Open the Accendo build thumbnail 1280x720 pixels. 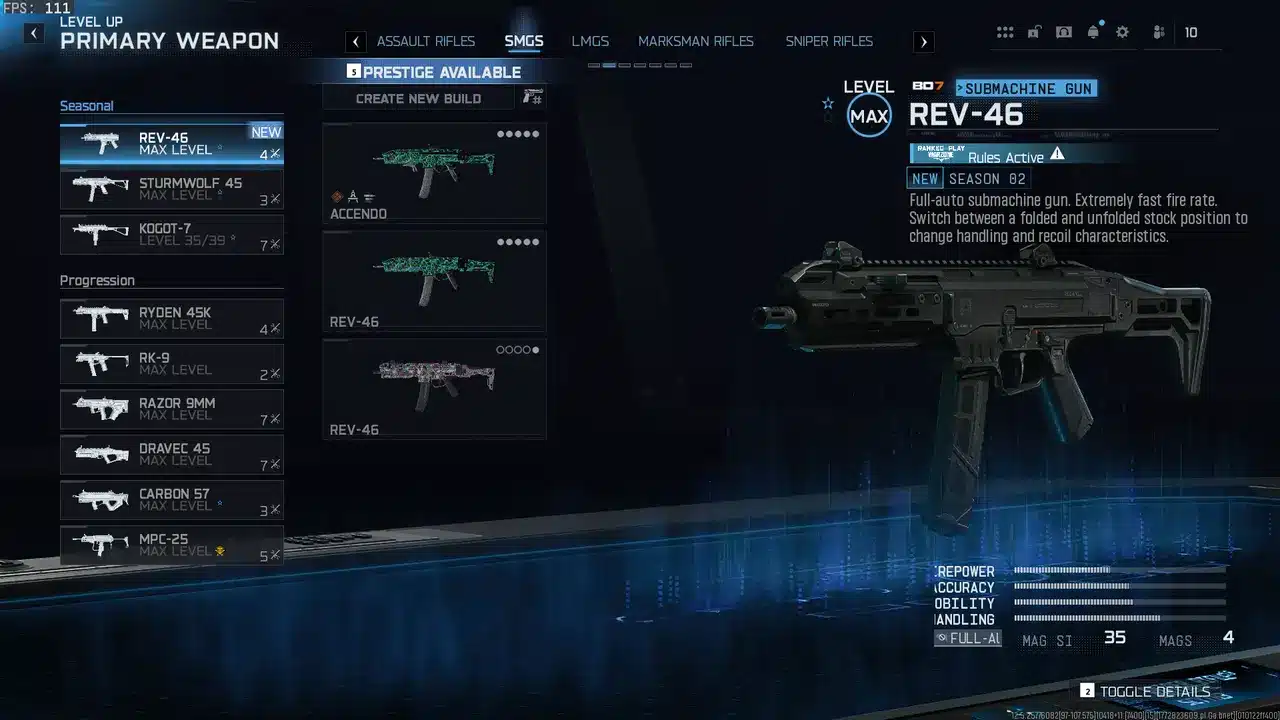click(434, 172)
